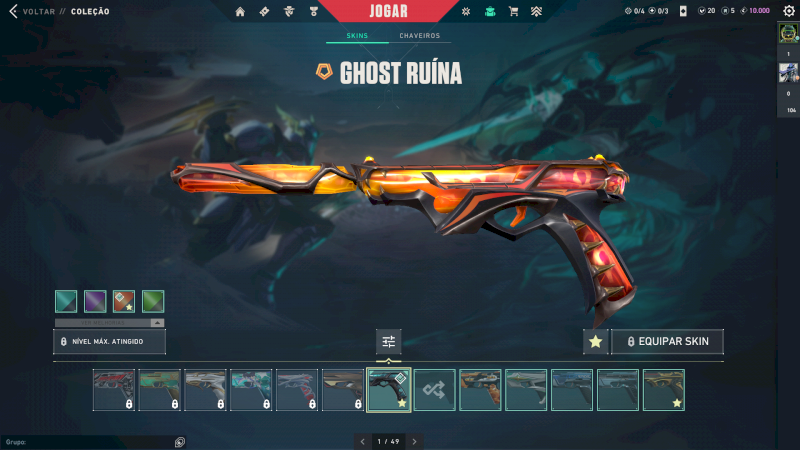Select the gold-trimmed starred Ghost skin thumbnail

(x=664, y=390)
